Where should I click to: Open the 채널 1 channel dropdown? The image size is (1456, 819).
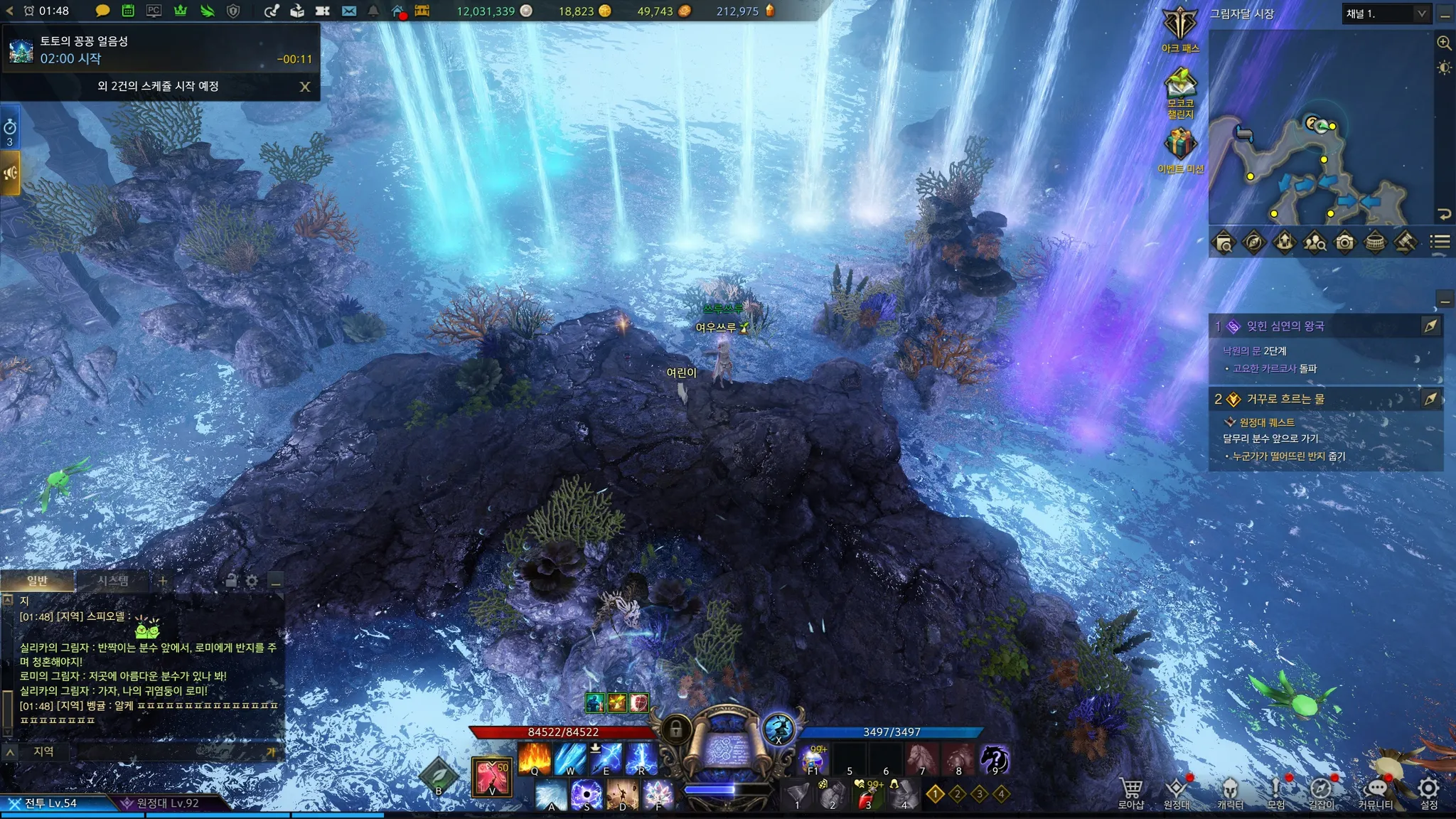point(1386,14)
